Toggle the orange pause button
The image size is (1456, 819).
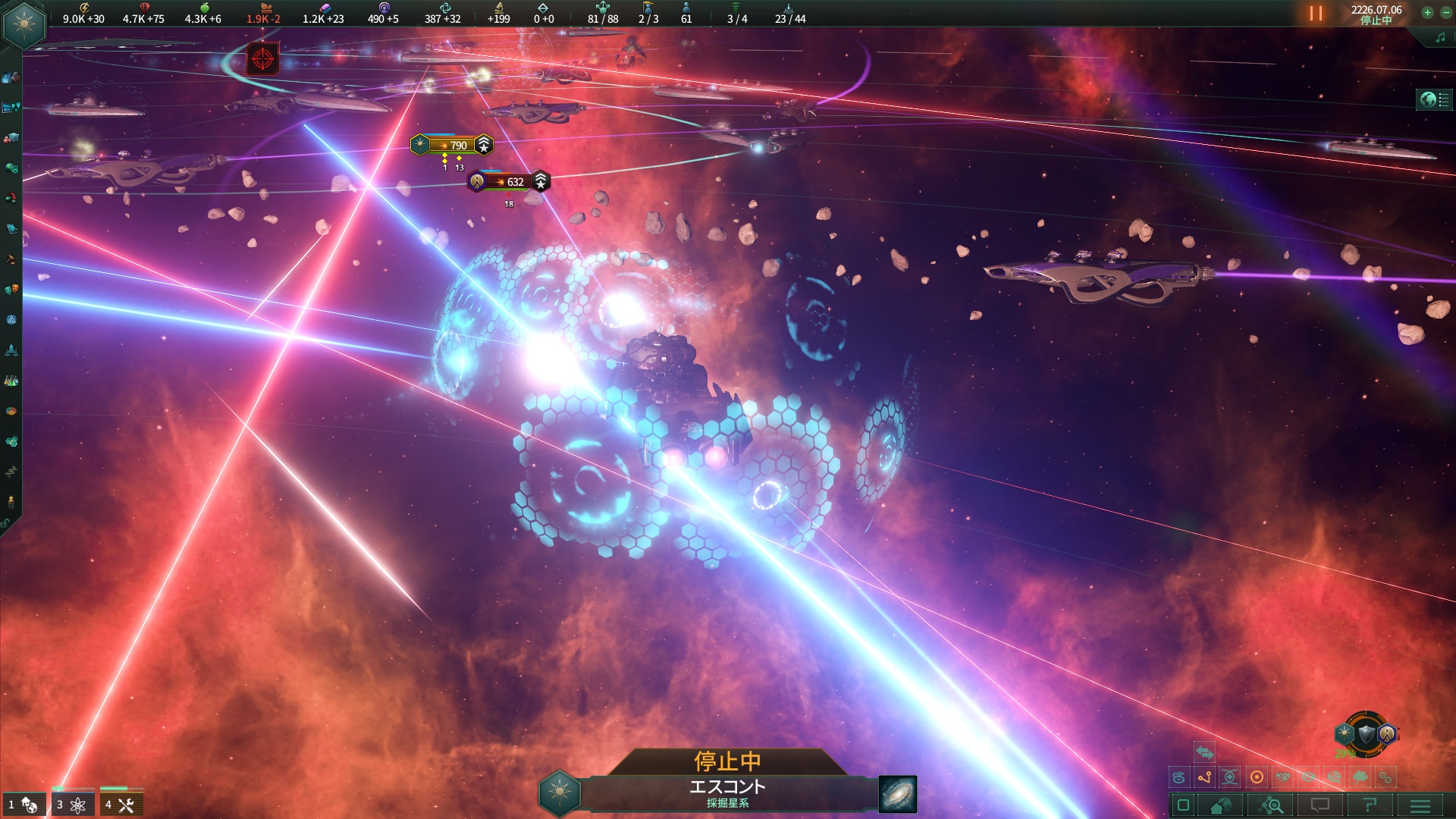coord(1316,14)
